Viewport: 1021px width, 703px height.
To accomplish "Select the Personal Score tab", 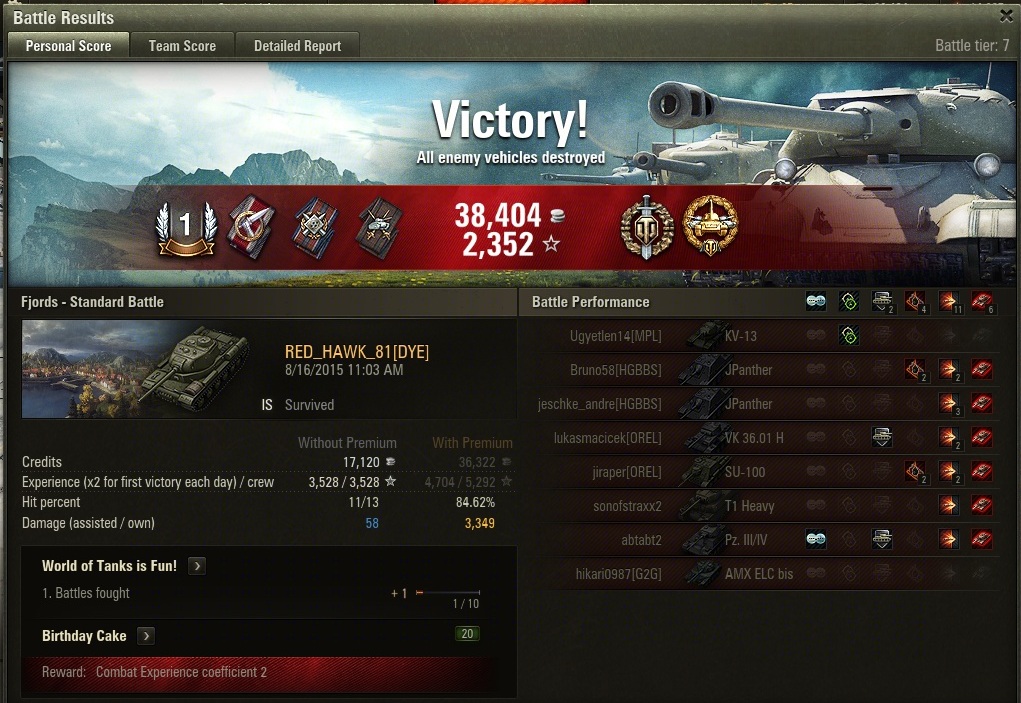I will pos(68,46).
